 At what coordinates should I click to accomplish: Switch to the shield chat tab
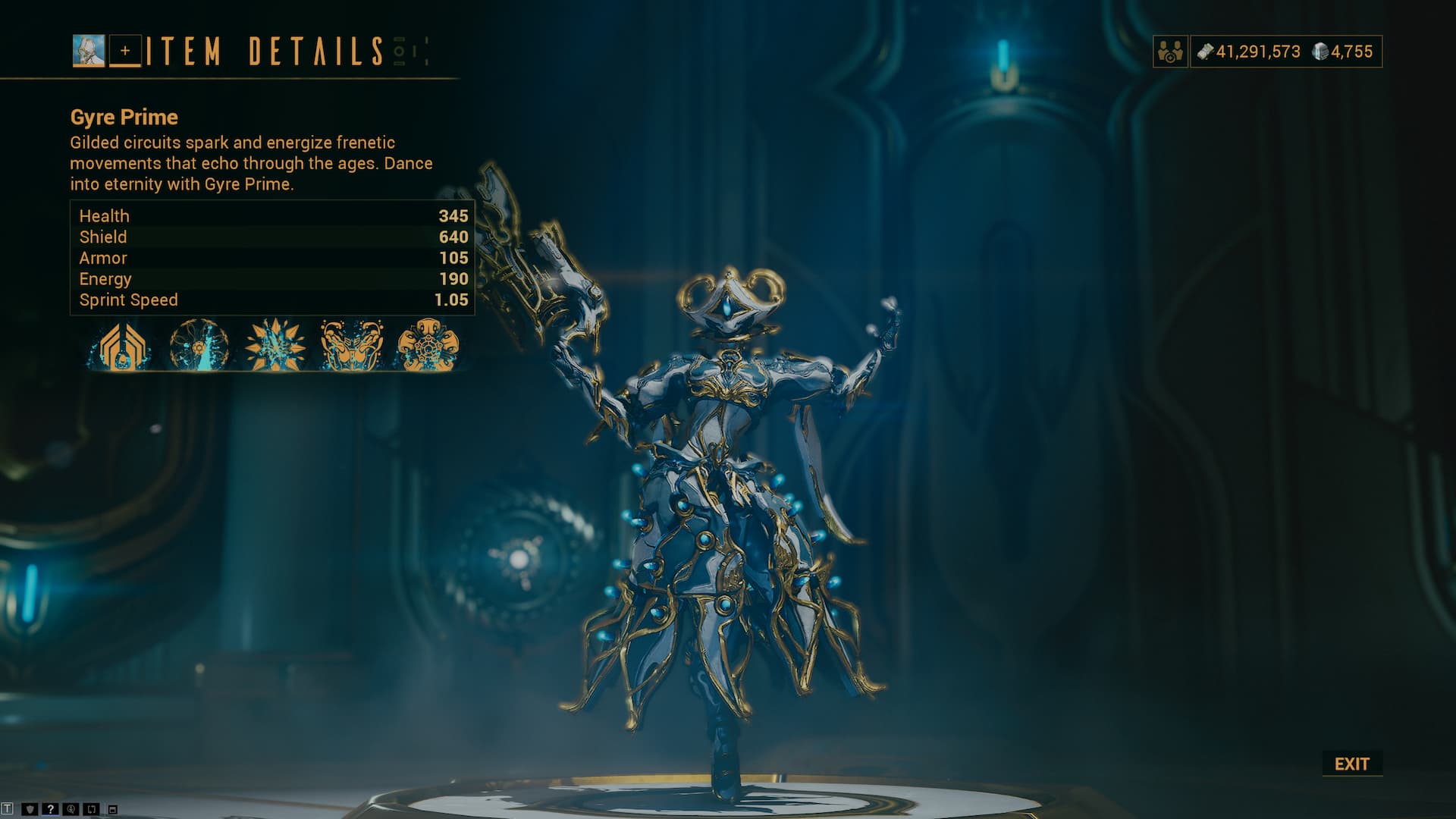[x=30, y=809]
